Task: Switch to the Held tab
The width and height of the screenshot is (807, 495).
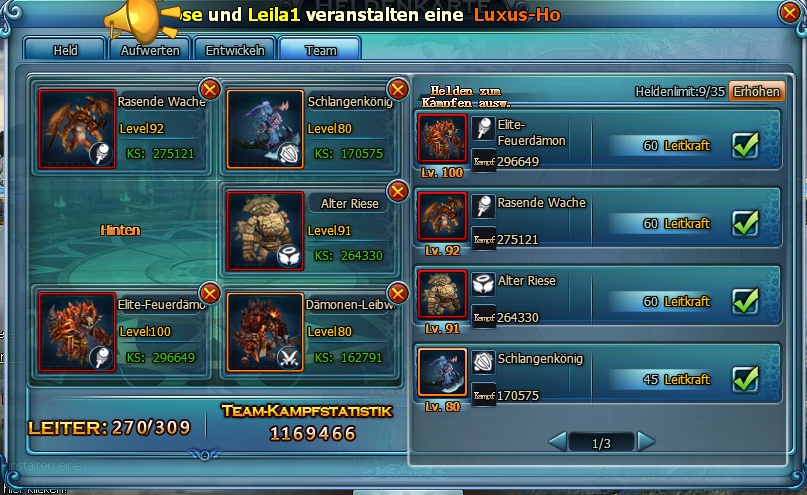Action: [x=65, y=49]
